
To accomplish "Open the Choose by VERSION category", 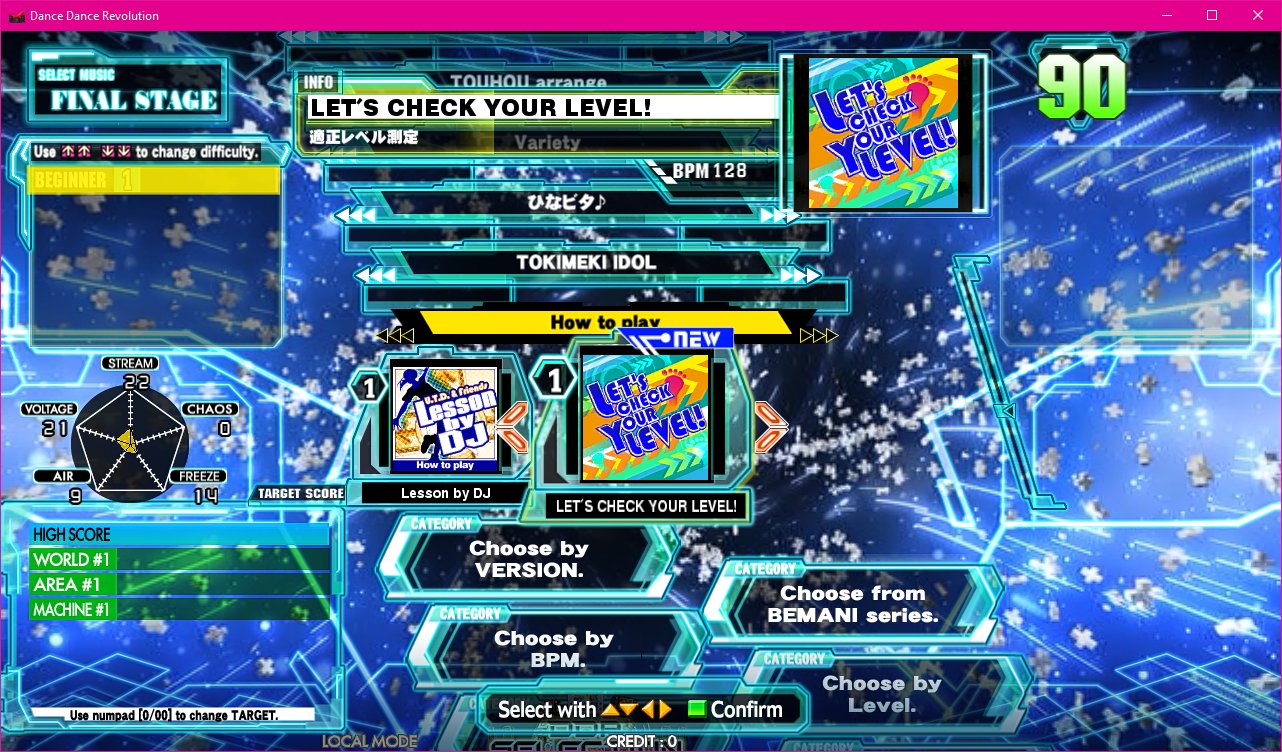I will pyautogui.click(x=527, y=560).
